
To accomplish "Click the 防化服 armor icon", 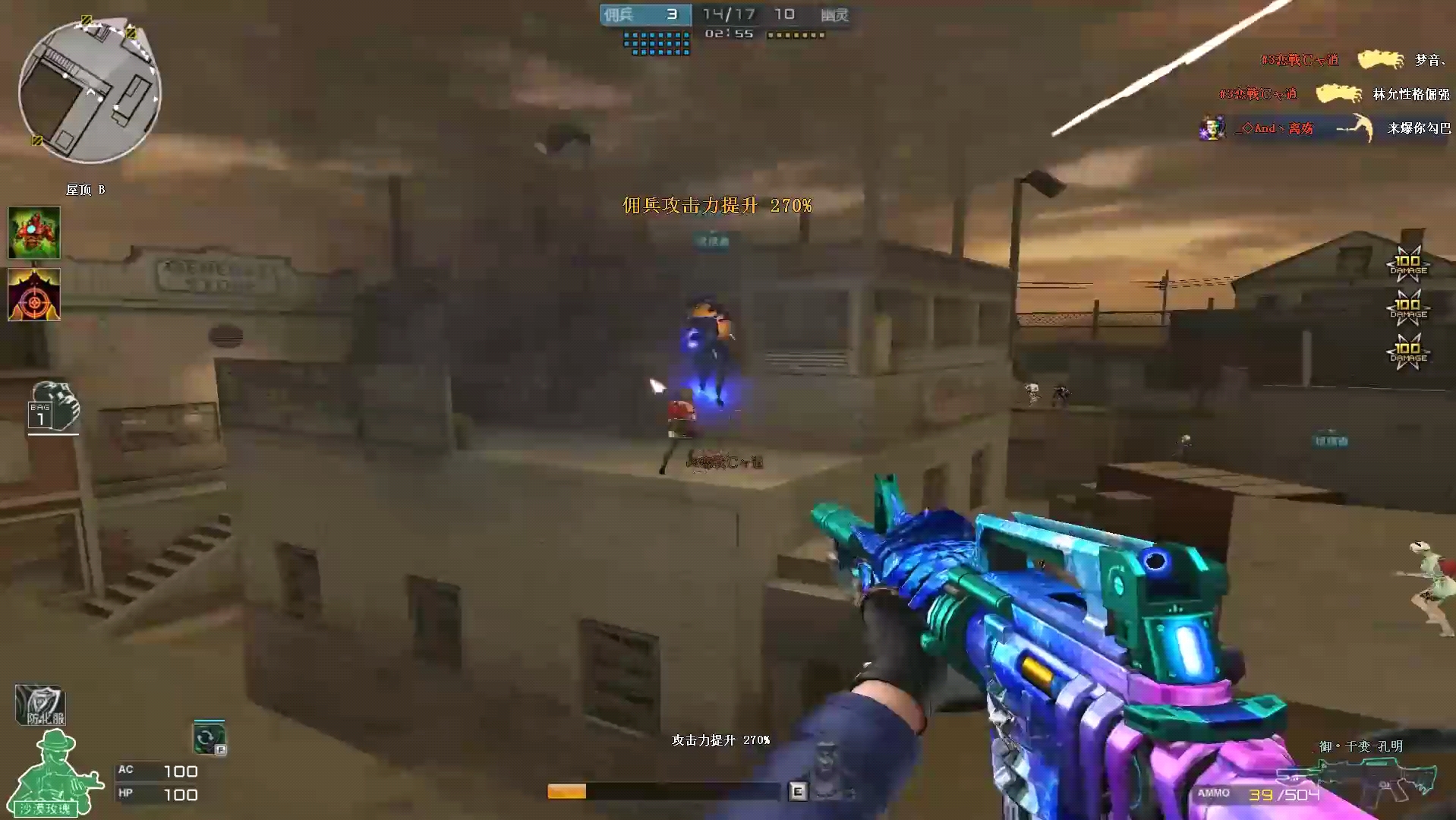I will [x=40, y=705].
